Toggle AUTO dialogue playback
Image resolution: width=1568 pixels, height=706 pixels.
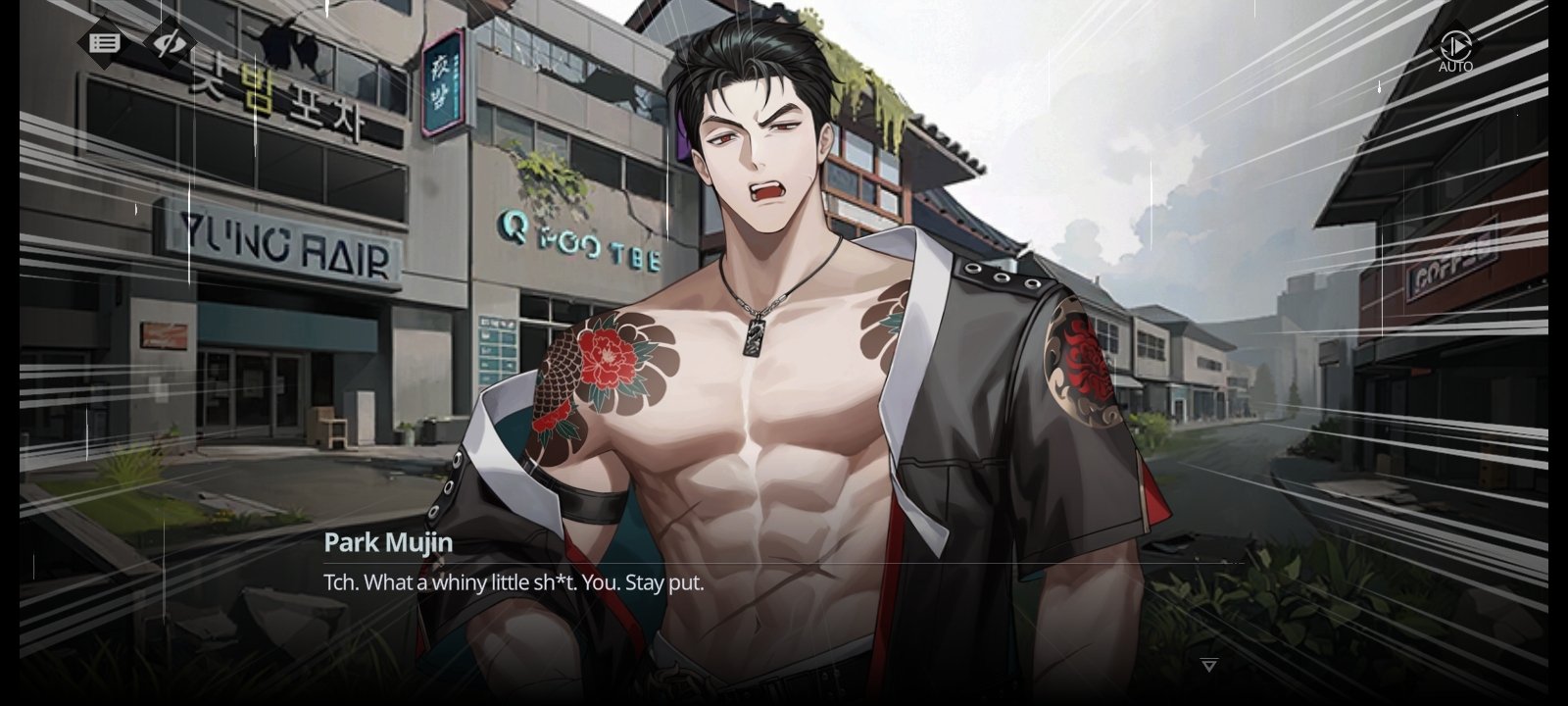1455,47
